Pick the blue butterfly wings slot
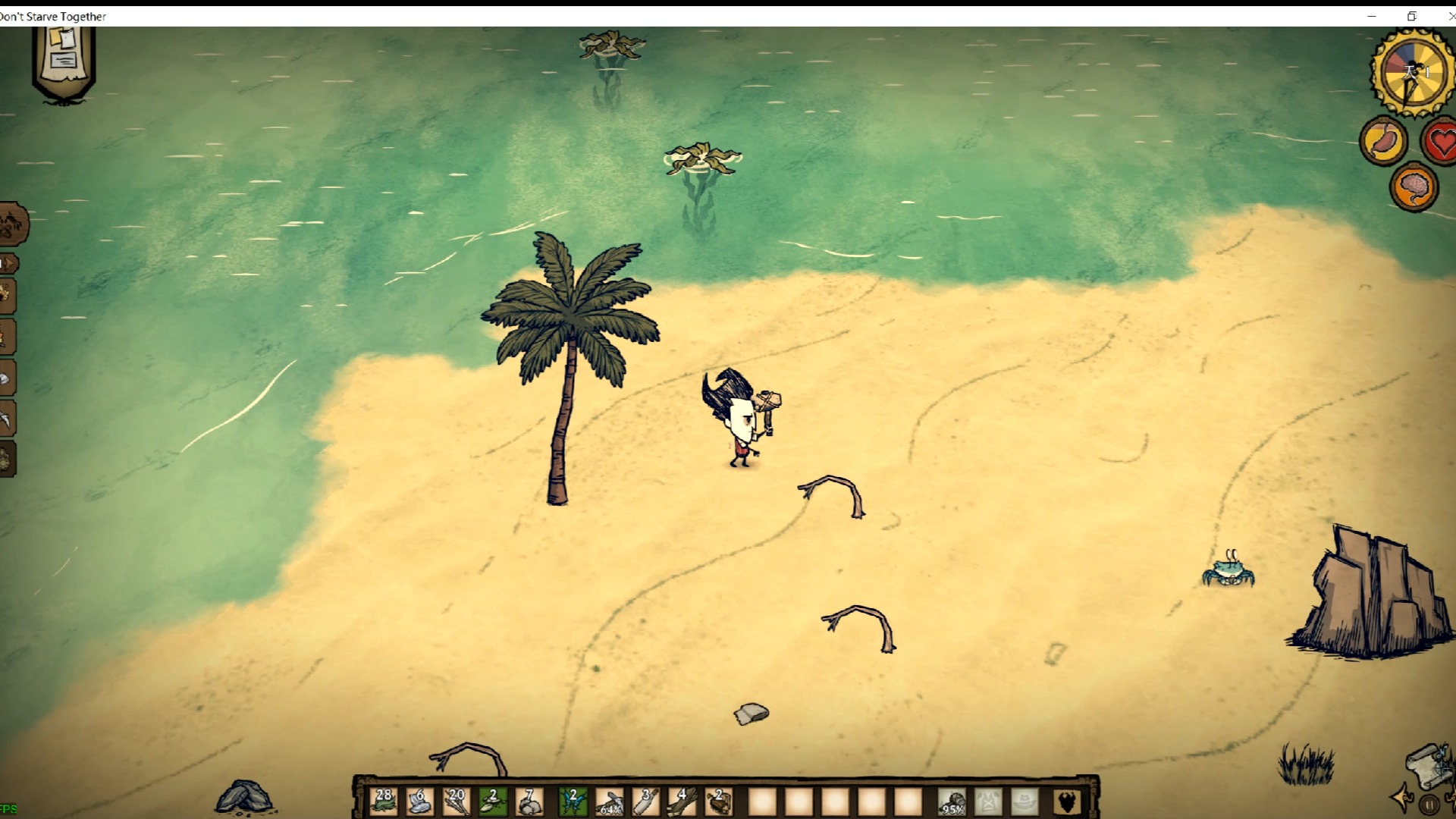The image size is (1456, 819). (573, 801)
